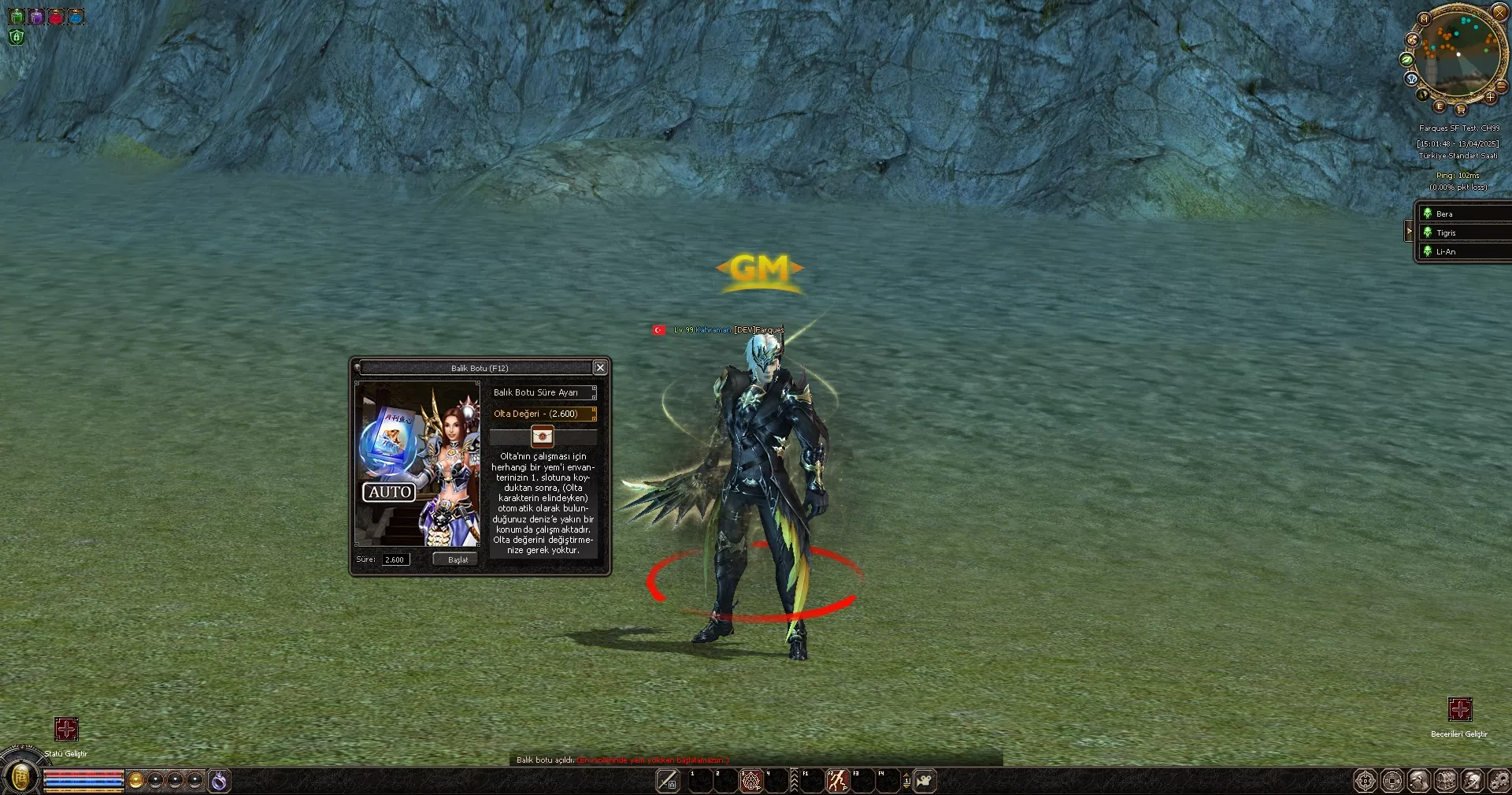Toggle the gold coin buff next to the bars
This screenshot has height=795, width=1512.
click(x=134, y=780)
